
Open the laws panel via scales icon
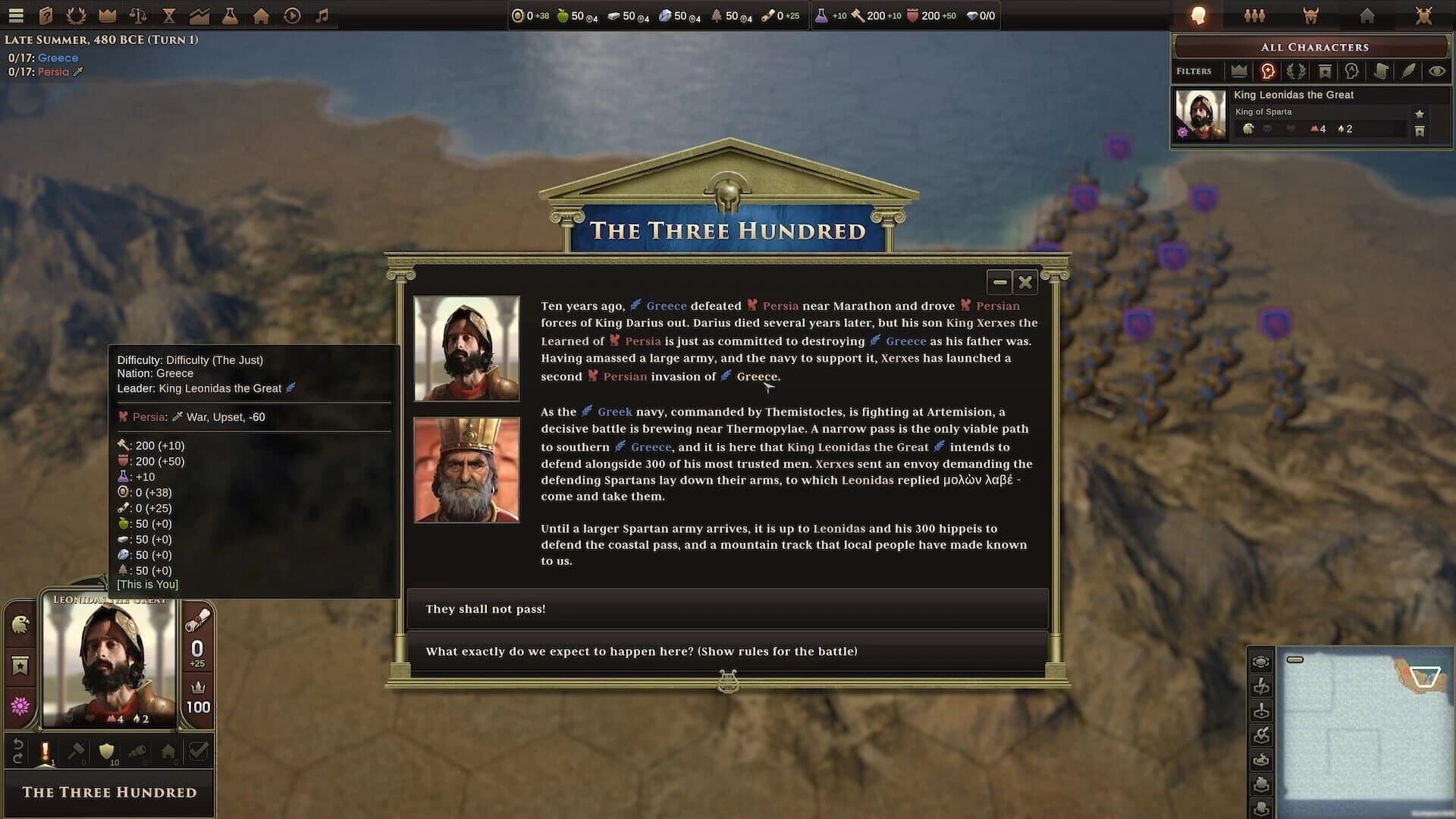pos(137,15)
